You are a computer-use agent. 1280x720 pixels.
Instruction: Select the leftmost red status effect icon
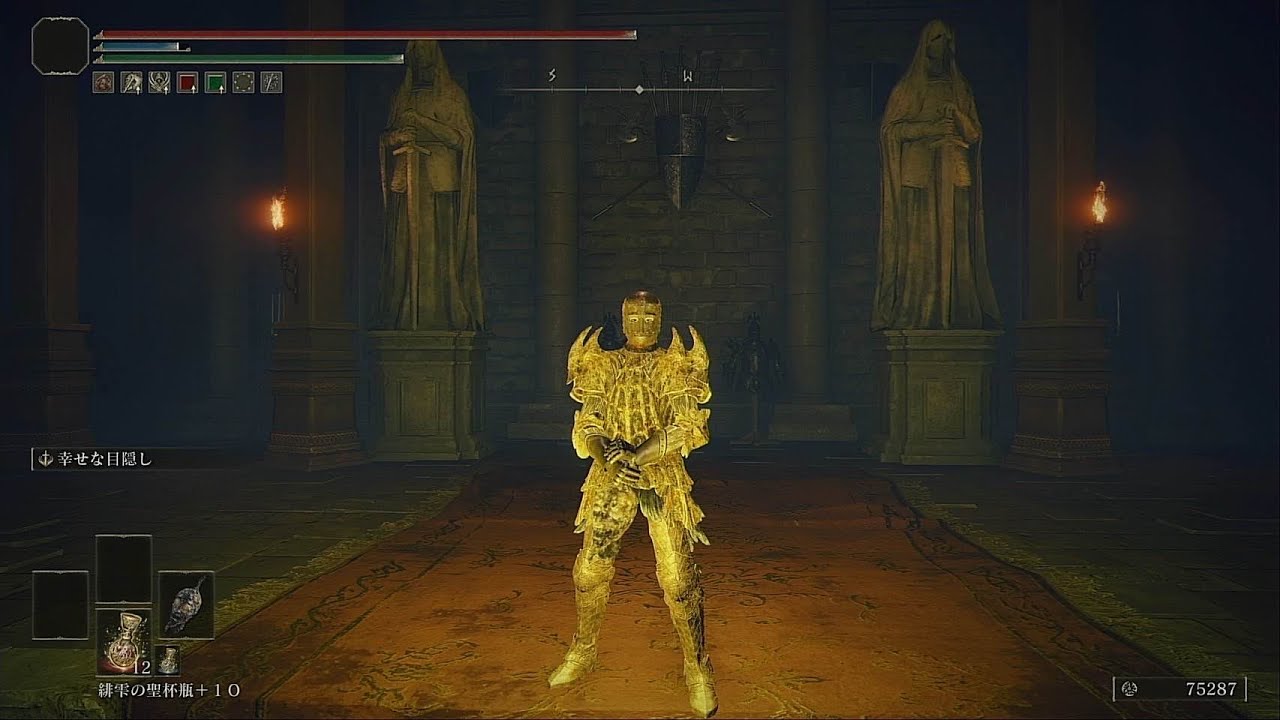103,83
